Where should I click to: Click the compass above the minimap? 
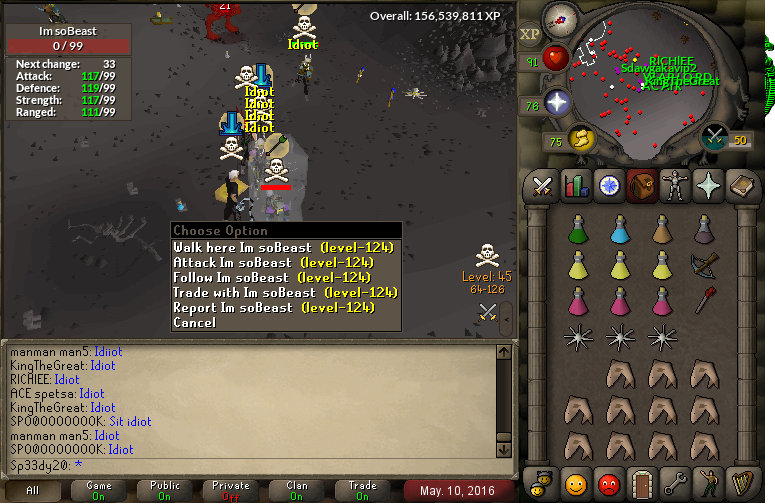tap(559, 19)
